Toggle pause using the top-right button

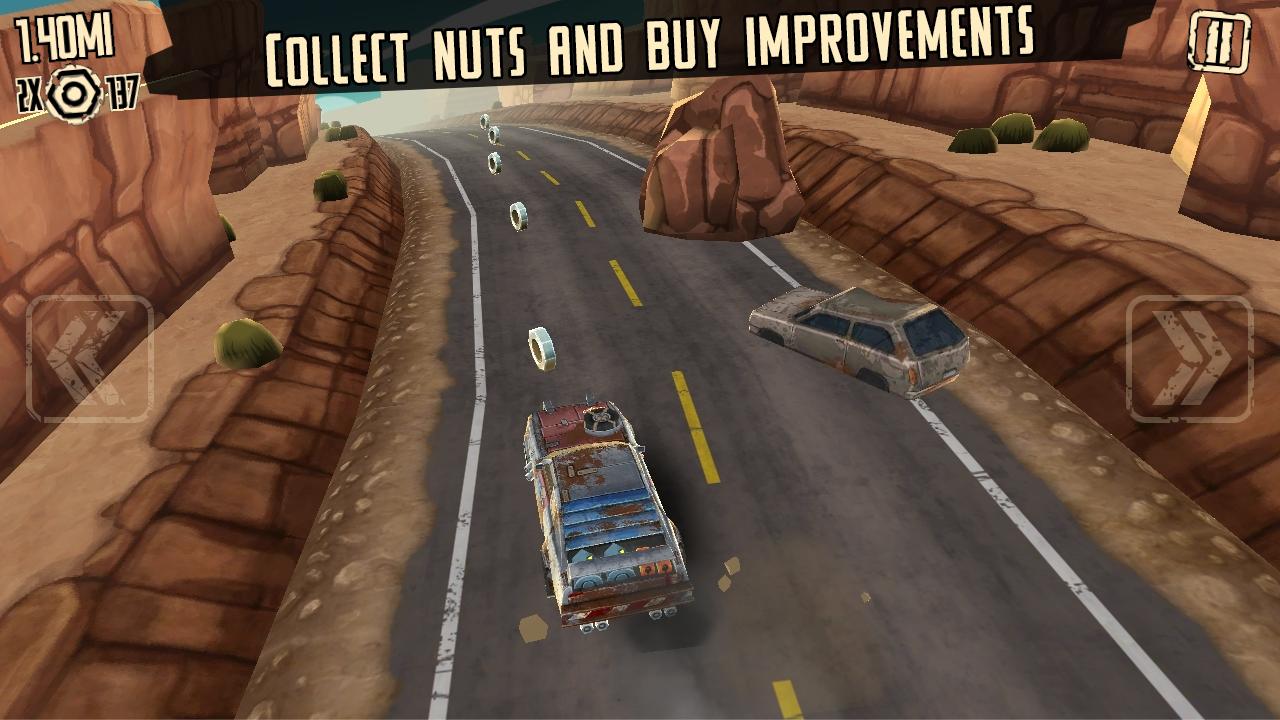(1218, 40)
